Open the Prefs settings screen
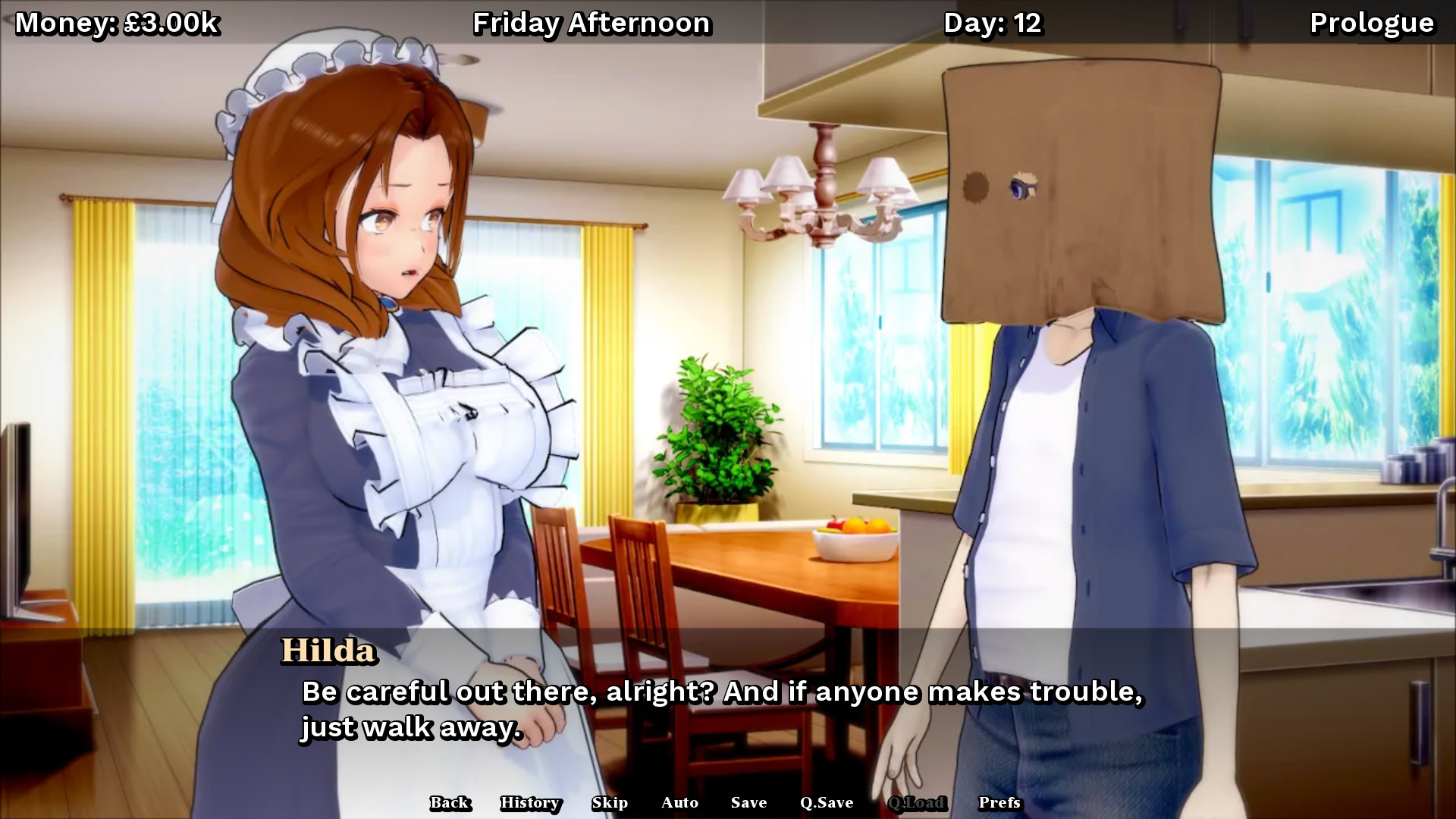Viewport: 1456px width, 819px height. tap(999, 802)
